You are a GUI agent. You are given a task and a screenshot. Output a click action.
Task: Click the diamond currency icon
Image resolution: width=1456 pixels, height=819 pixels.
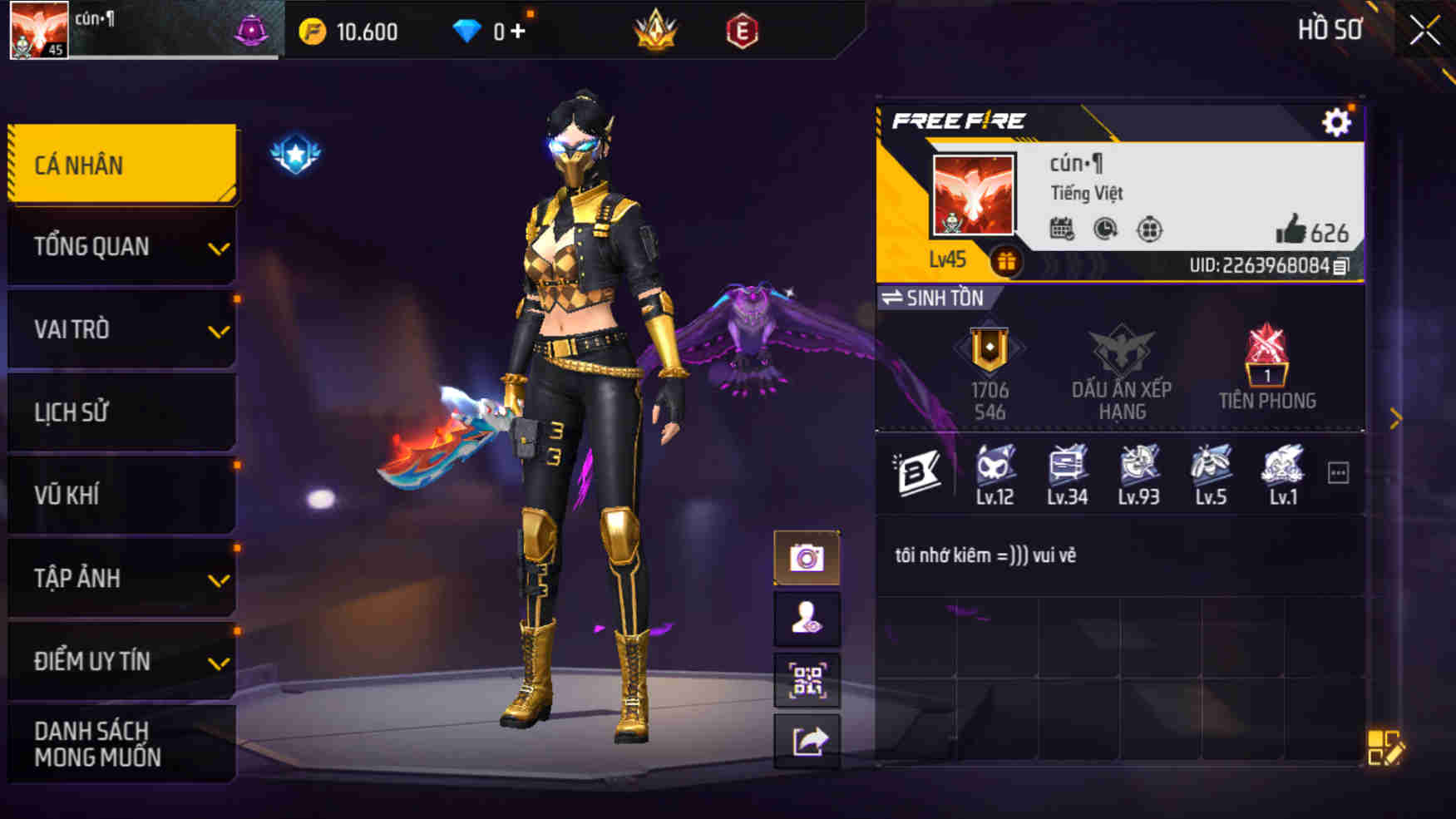471,31
